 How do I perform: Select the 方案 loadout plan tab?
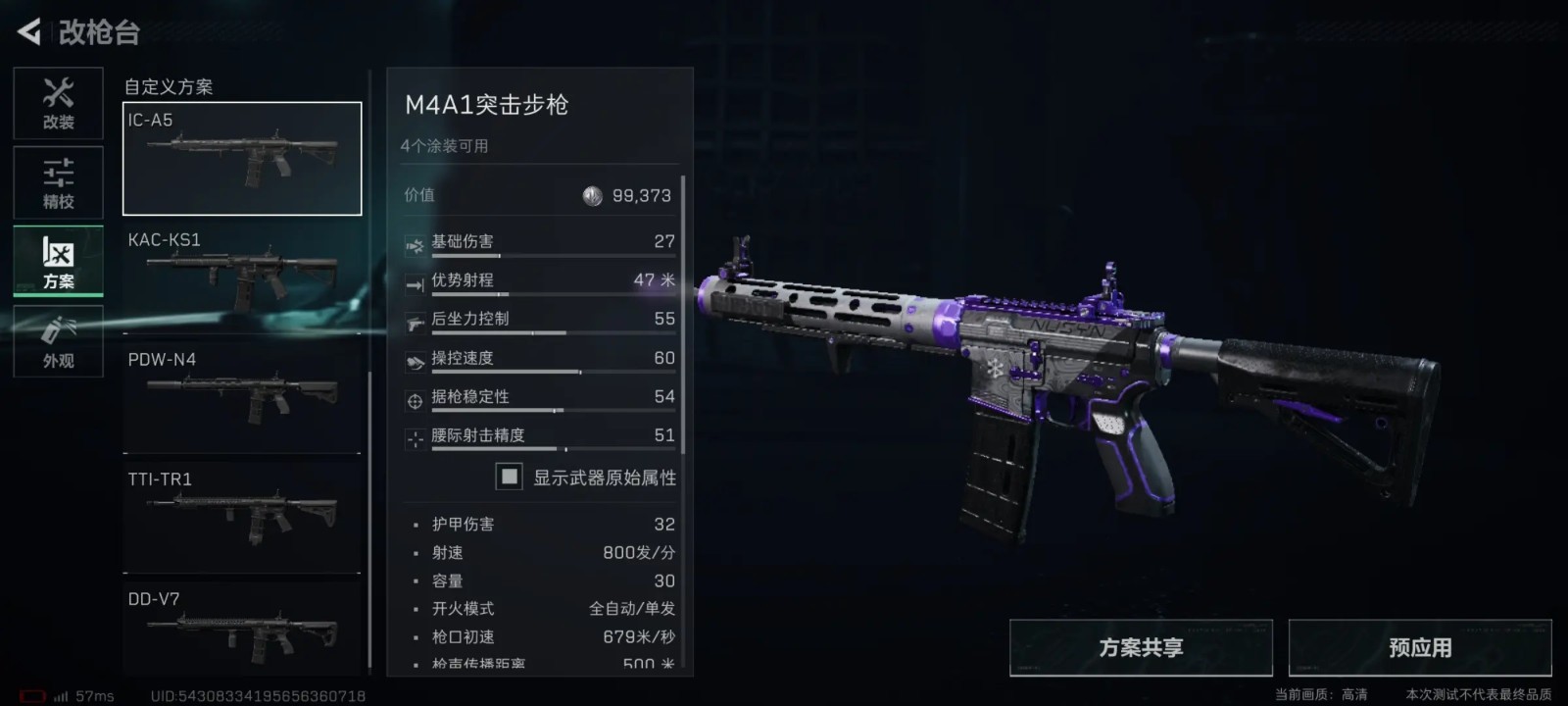(59, 262)
